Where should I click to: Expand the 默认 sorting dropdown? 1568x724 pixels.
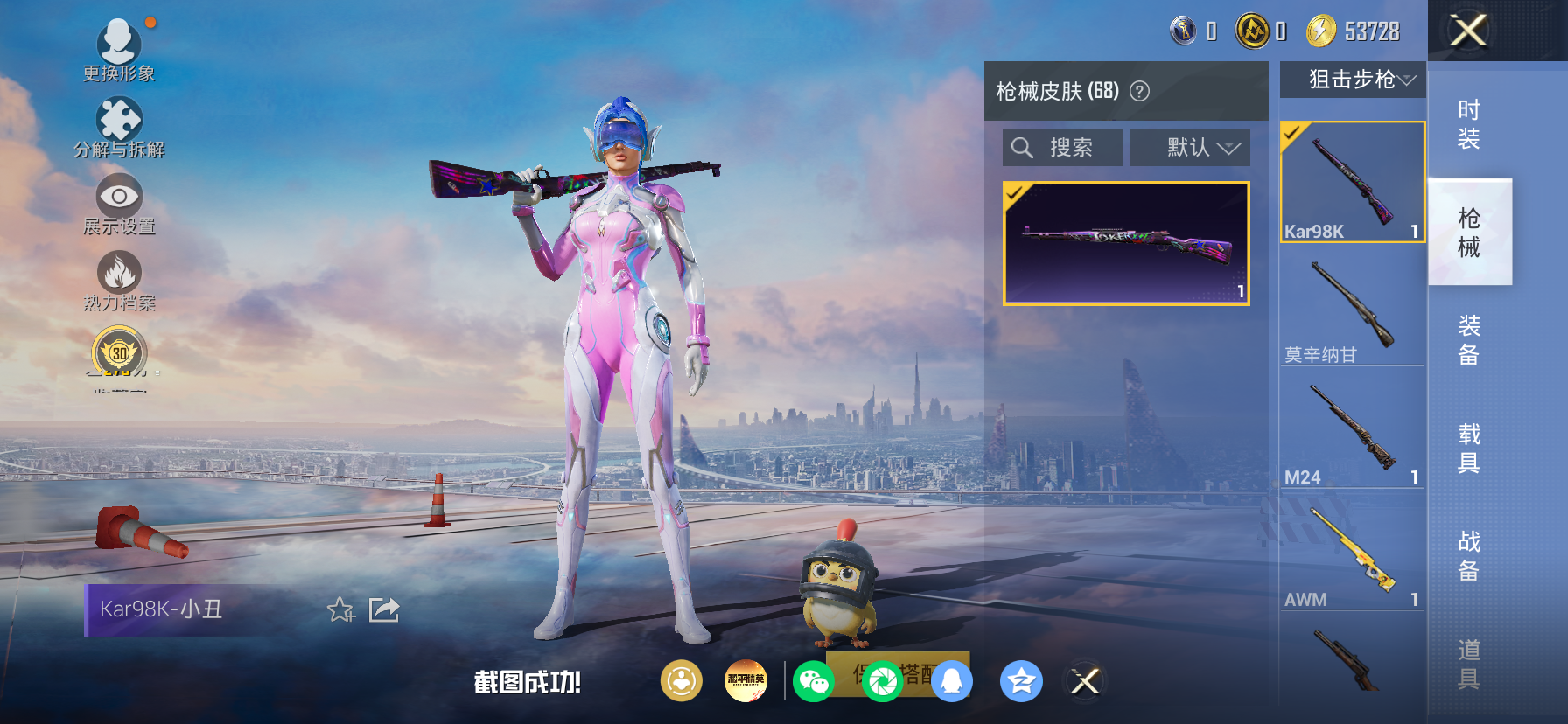(1190, 147)
